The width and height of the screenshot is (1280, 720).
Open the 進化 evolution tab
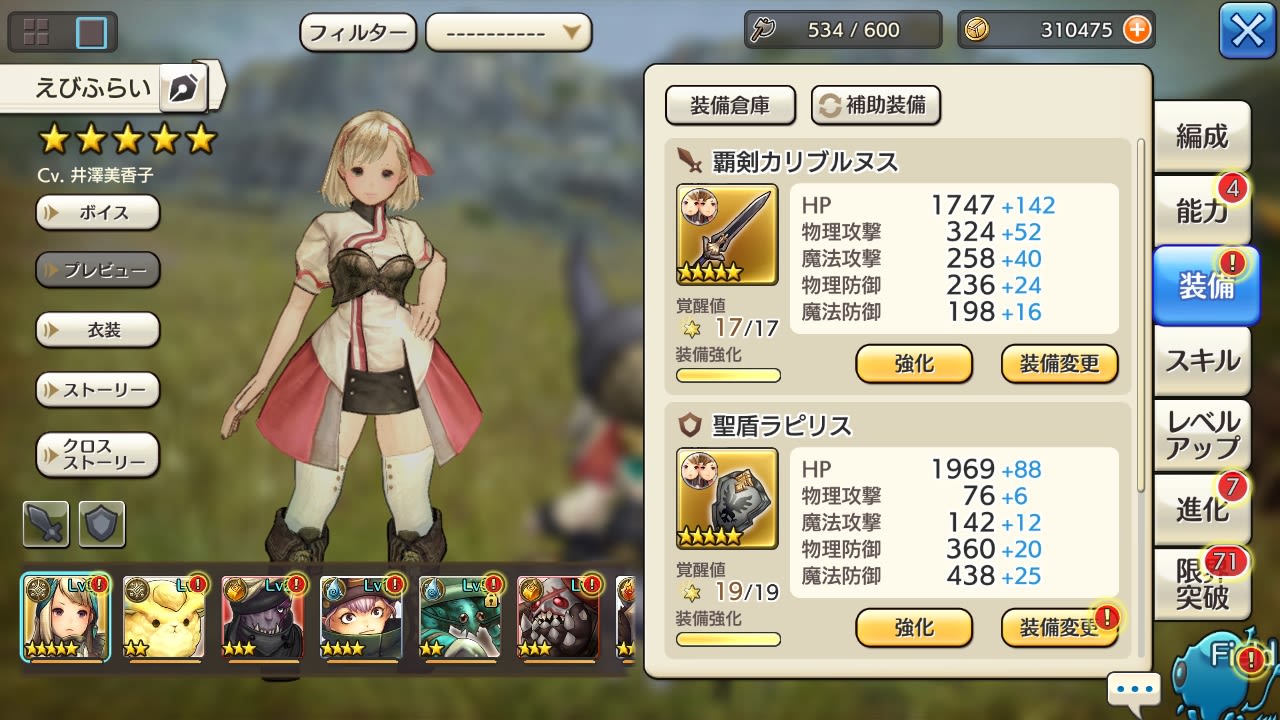coord(1201,509)
